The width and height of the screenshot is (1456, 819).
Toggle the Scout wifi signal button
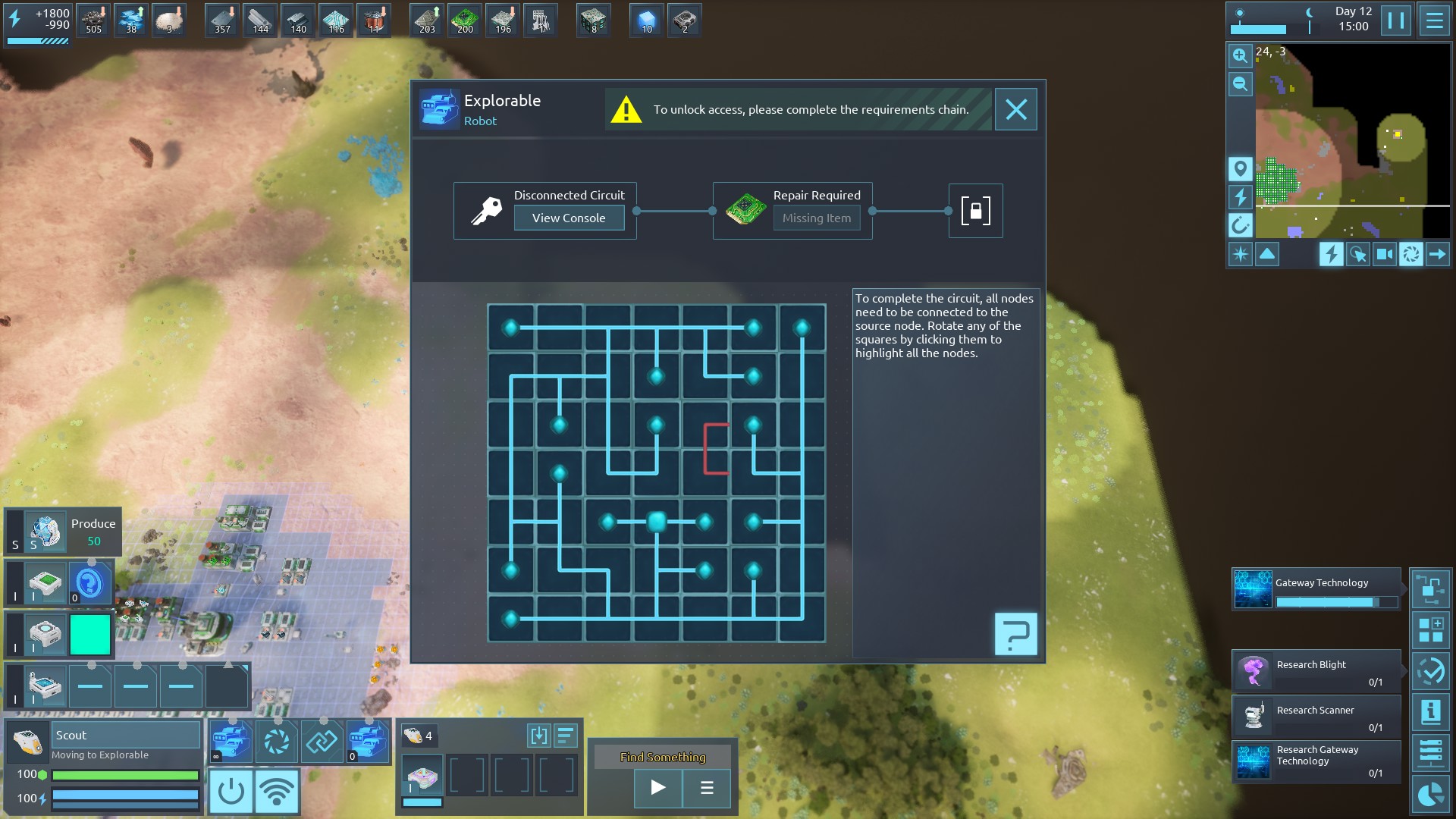point(277,792)
